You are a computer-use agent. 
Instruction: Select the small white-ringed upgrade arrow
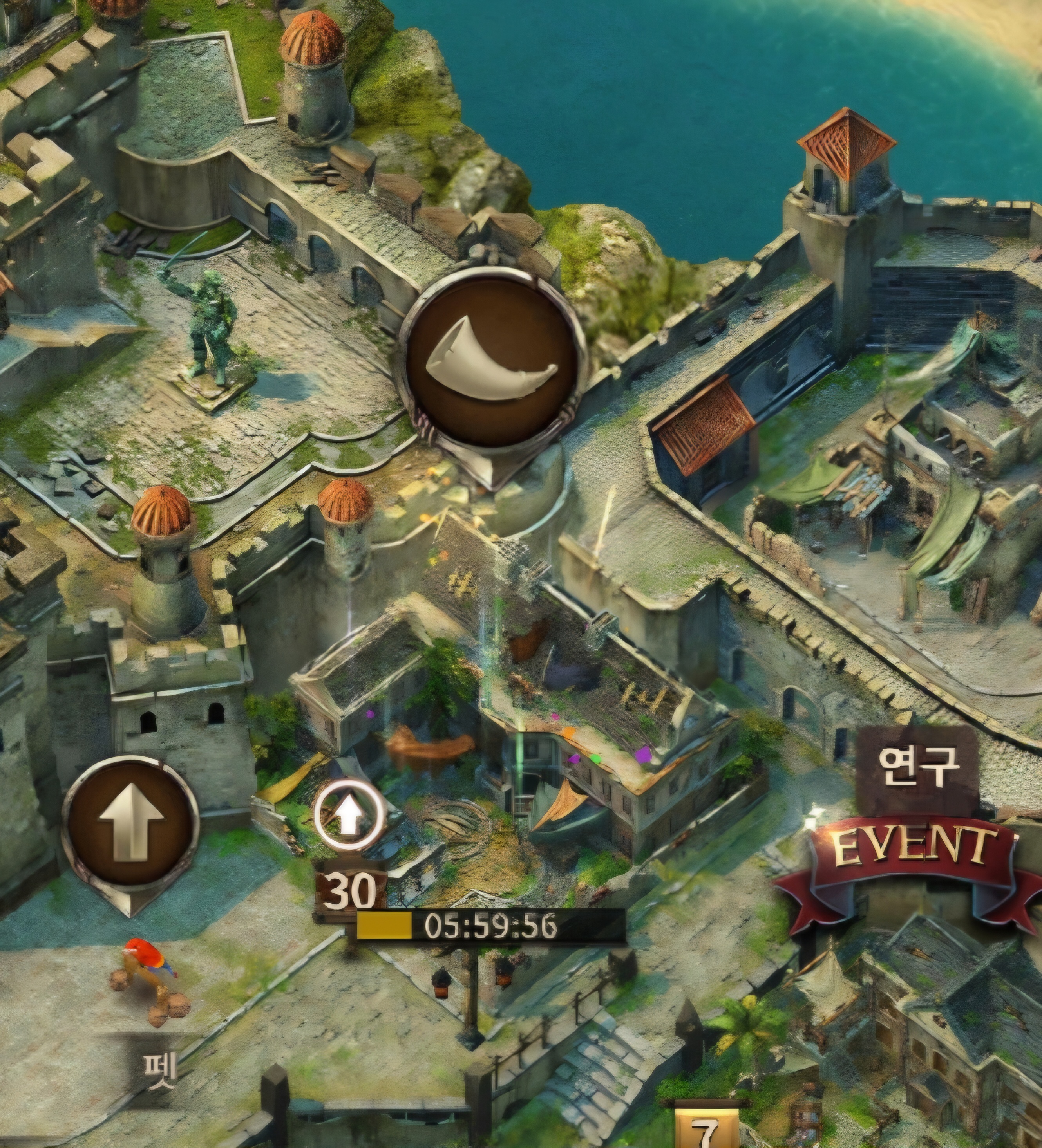pos(349,814)
